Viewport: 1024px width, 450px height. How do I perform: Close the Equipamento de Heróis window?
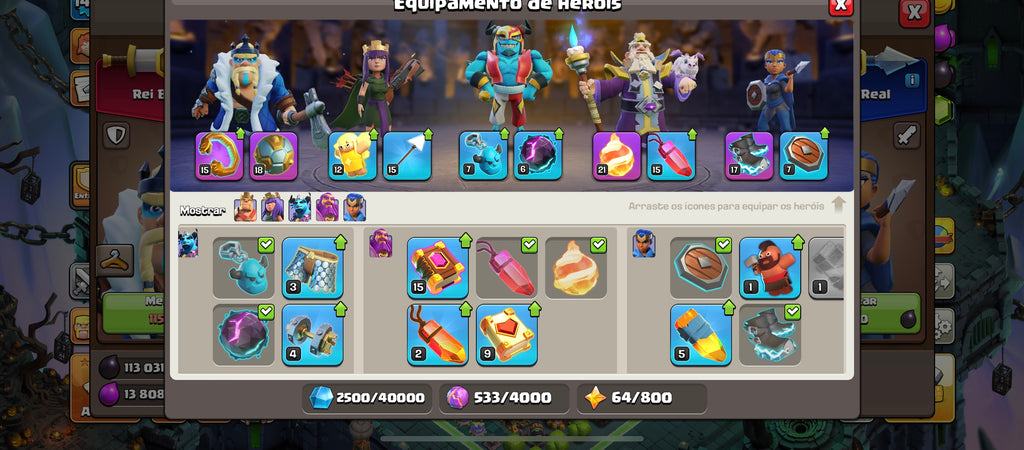click(840, 6)
